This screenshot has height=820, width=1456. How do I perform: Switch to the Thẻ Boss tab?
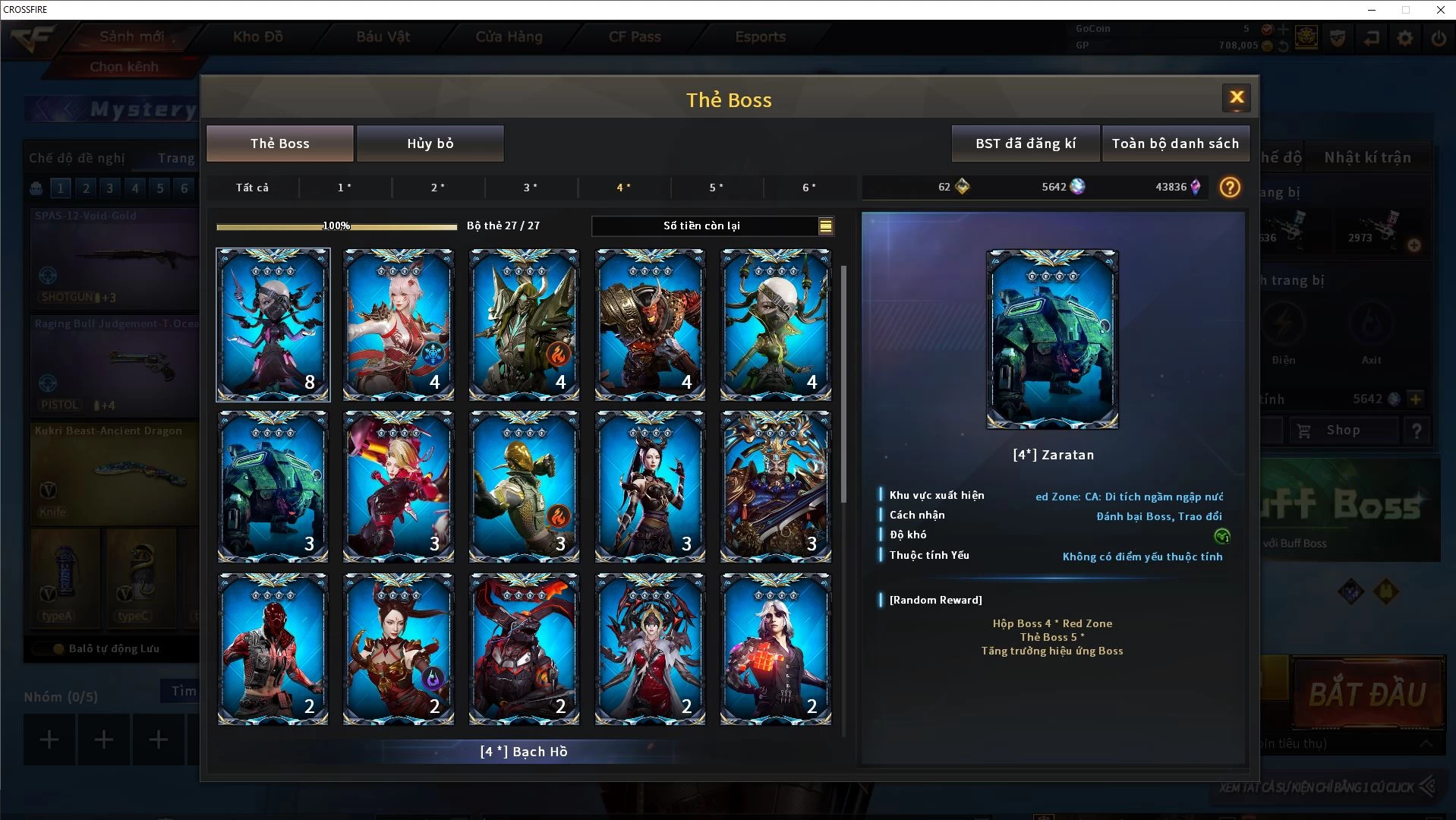pyautogui.click(x=280, y=143)
